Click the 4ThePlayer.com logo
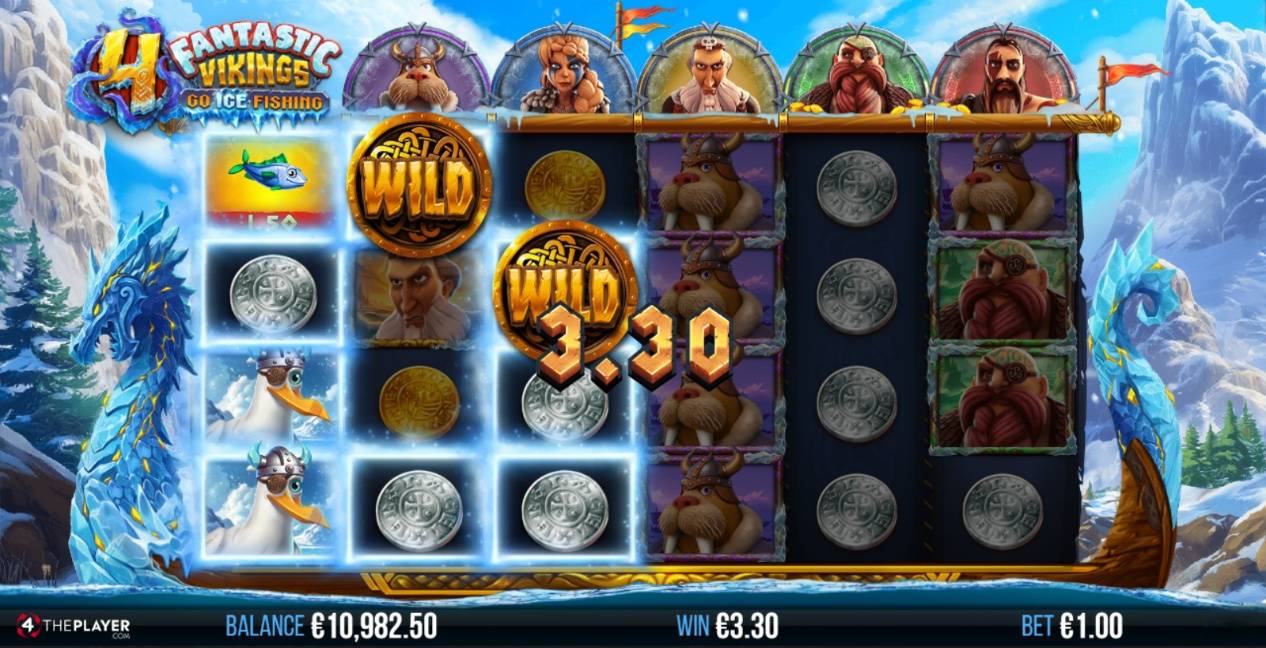 point(72,627)
